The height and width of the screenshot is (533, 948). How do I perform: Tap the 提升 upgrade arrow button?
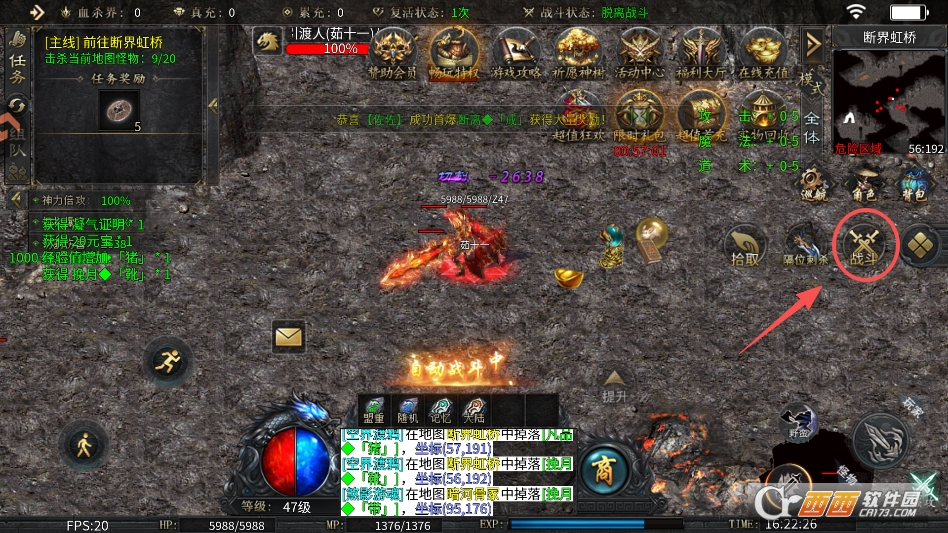(x=615, y=384)
